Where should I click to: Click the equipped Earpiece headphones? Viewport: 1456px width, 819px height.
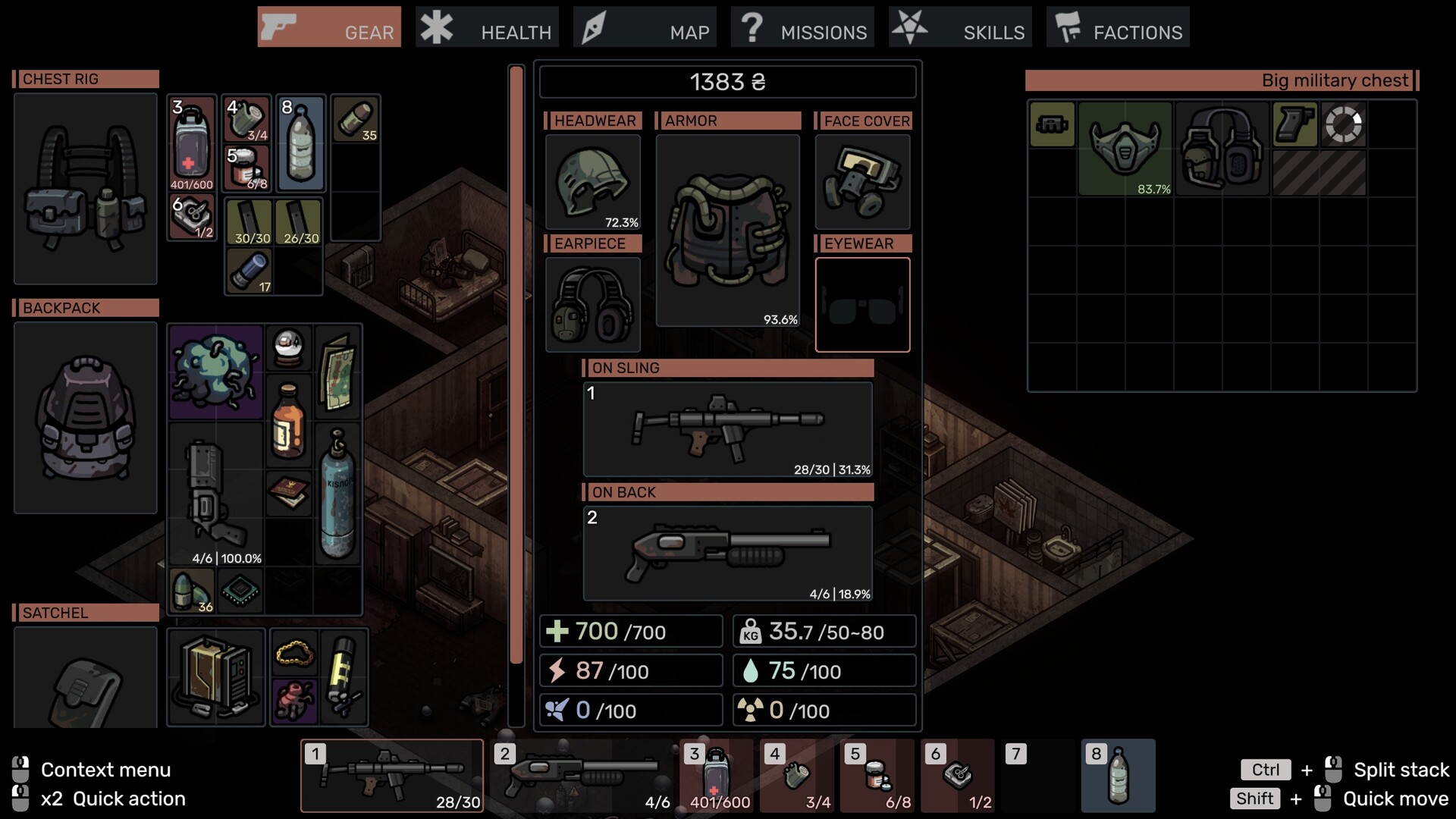(x=592, y=303)
